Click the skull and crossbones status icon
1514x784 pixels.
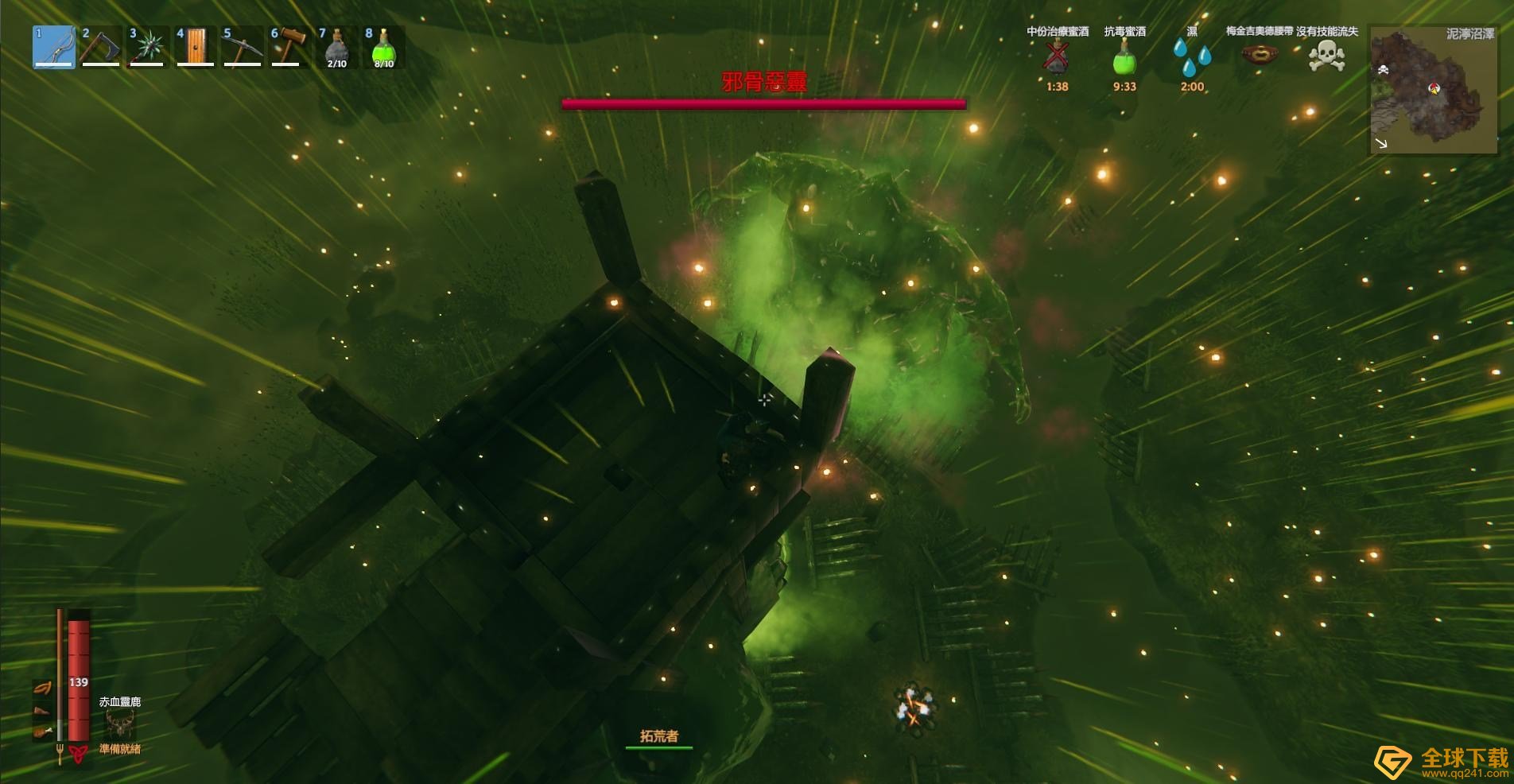coord(1326,56)
